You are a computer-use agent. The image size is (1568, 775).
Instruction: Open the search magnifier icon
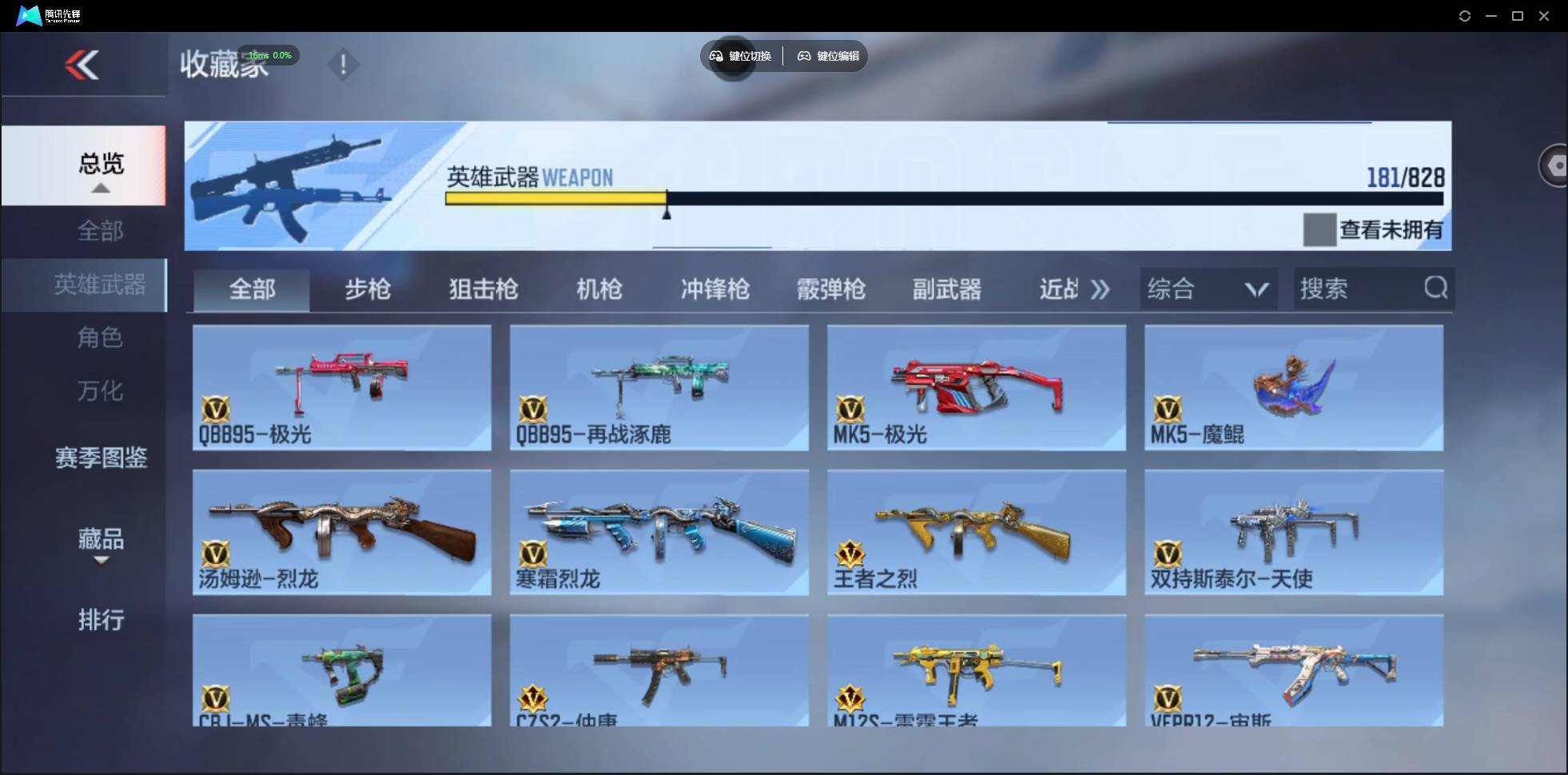coord(1436,288)
